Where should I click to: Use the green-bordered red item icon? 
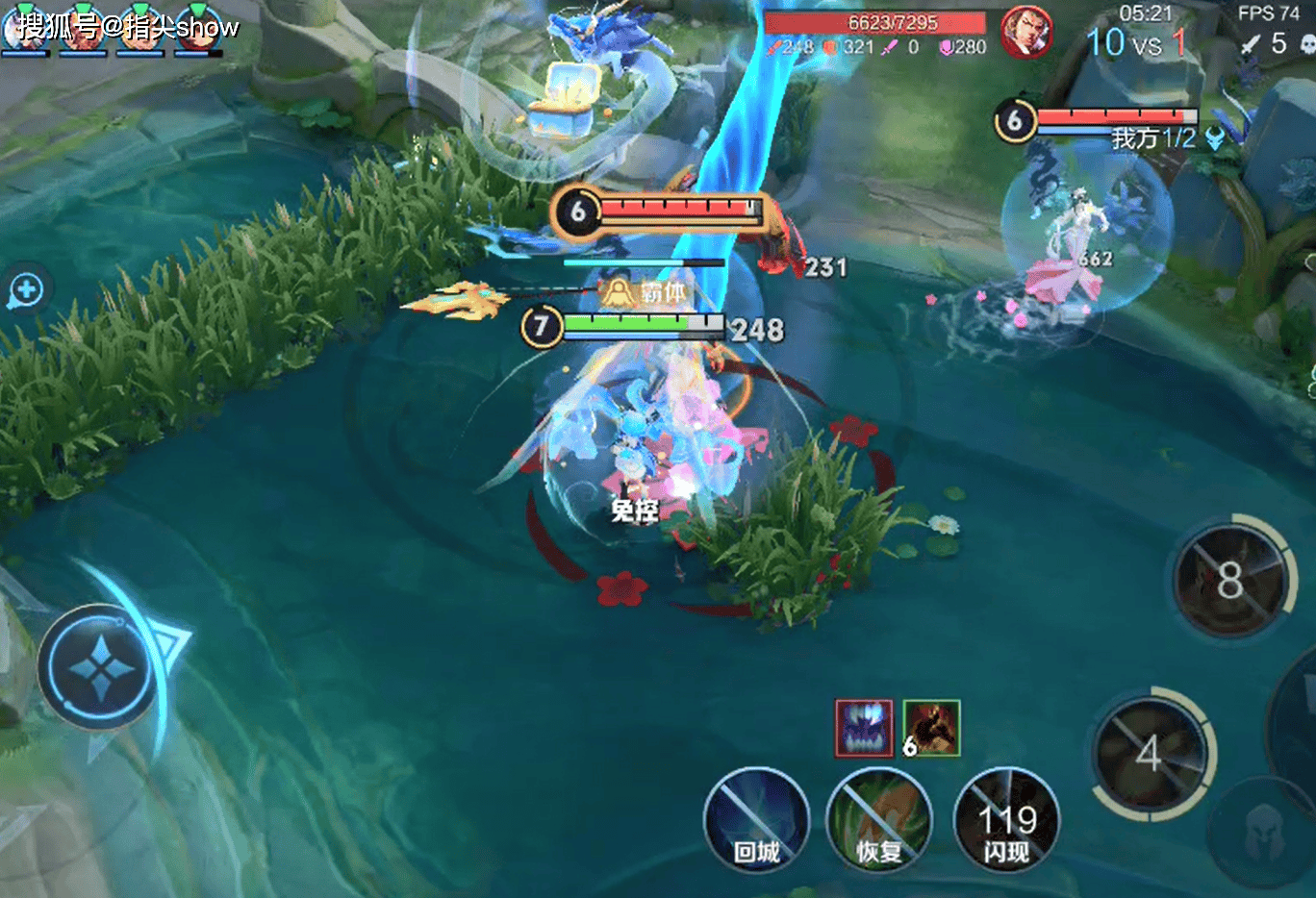(x=932, y=728)
